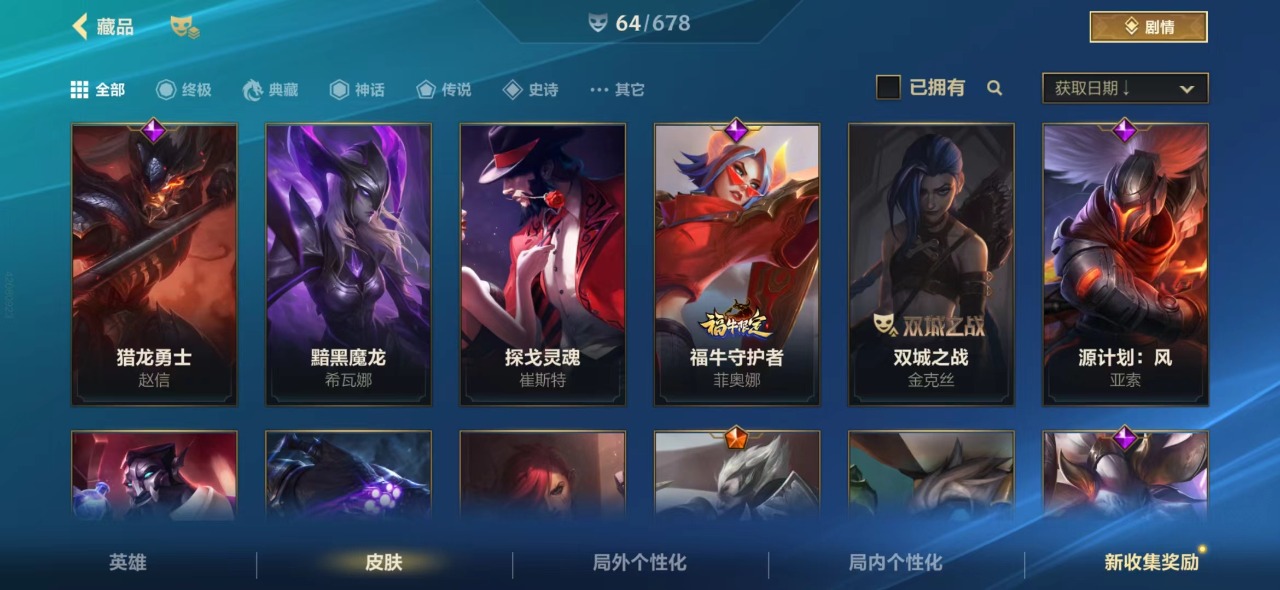This screenshot has width=1280, height=590.
Task: Select the 全部 filter tab
Action: click(98, 90)
